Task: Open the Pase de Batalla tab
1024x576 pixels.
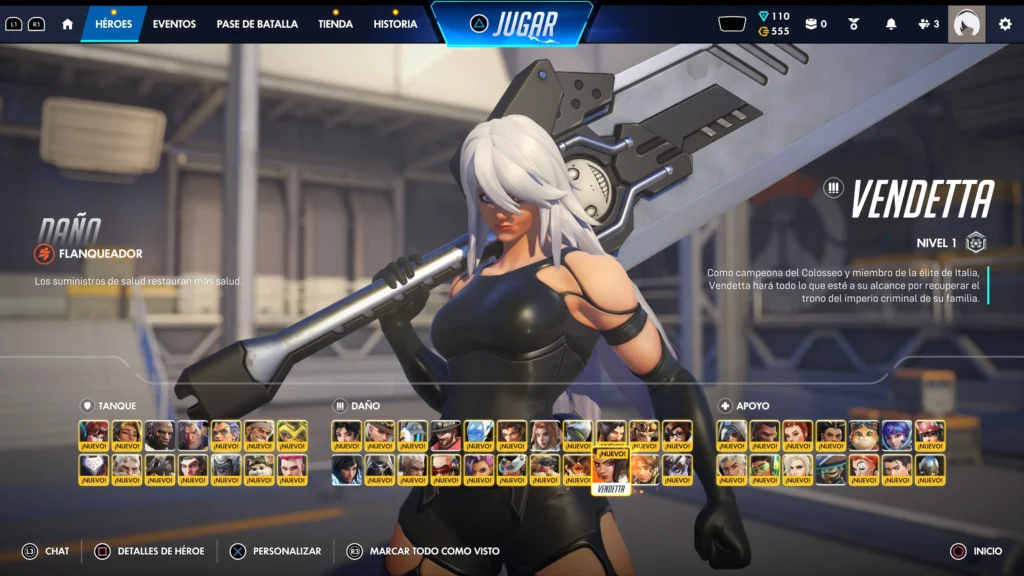Action: [257, 24]
